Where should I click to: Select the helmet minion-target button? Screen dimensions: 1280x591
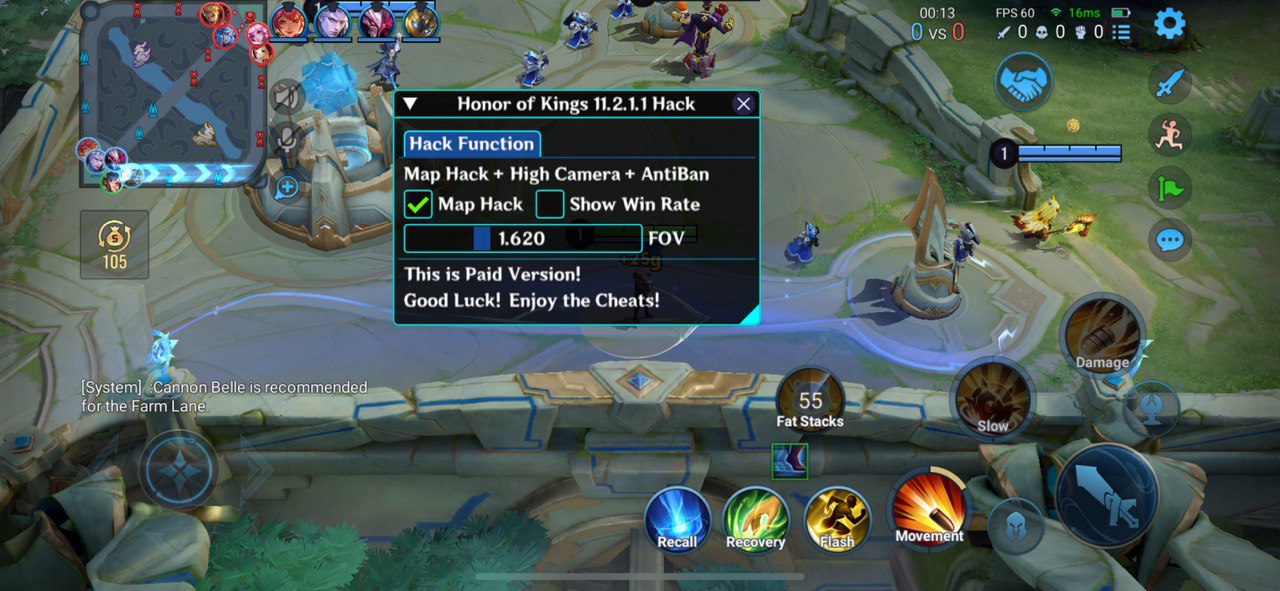pyautogui.click(x=1016, y=525)
